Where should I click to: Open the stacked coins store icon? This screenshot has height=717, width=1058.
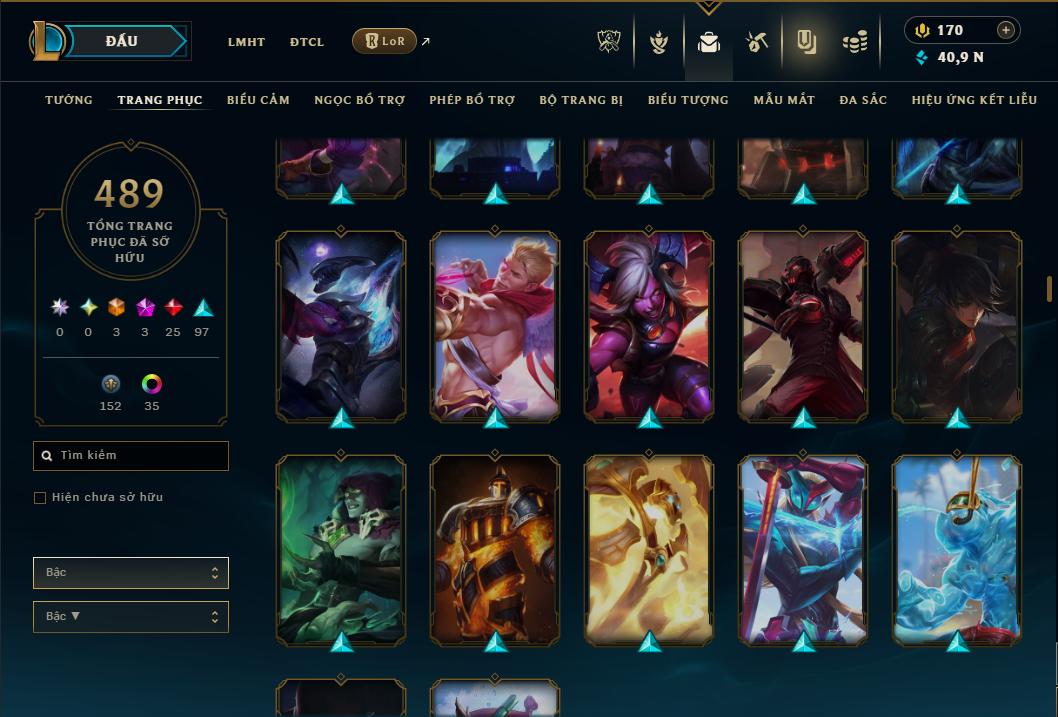click(854, 42)
